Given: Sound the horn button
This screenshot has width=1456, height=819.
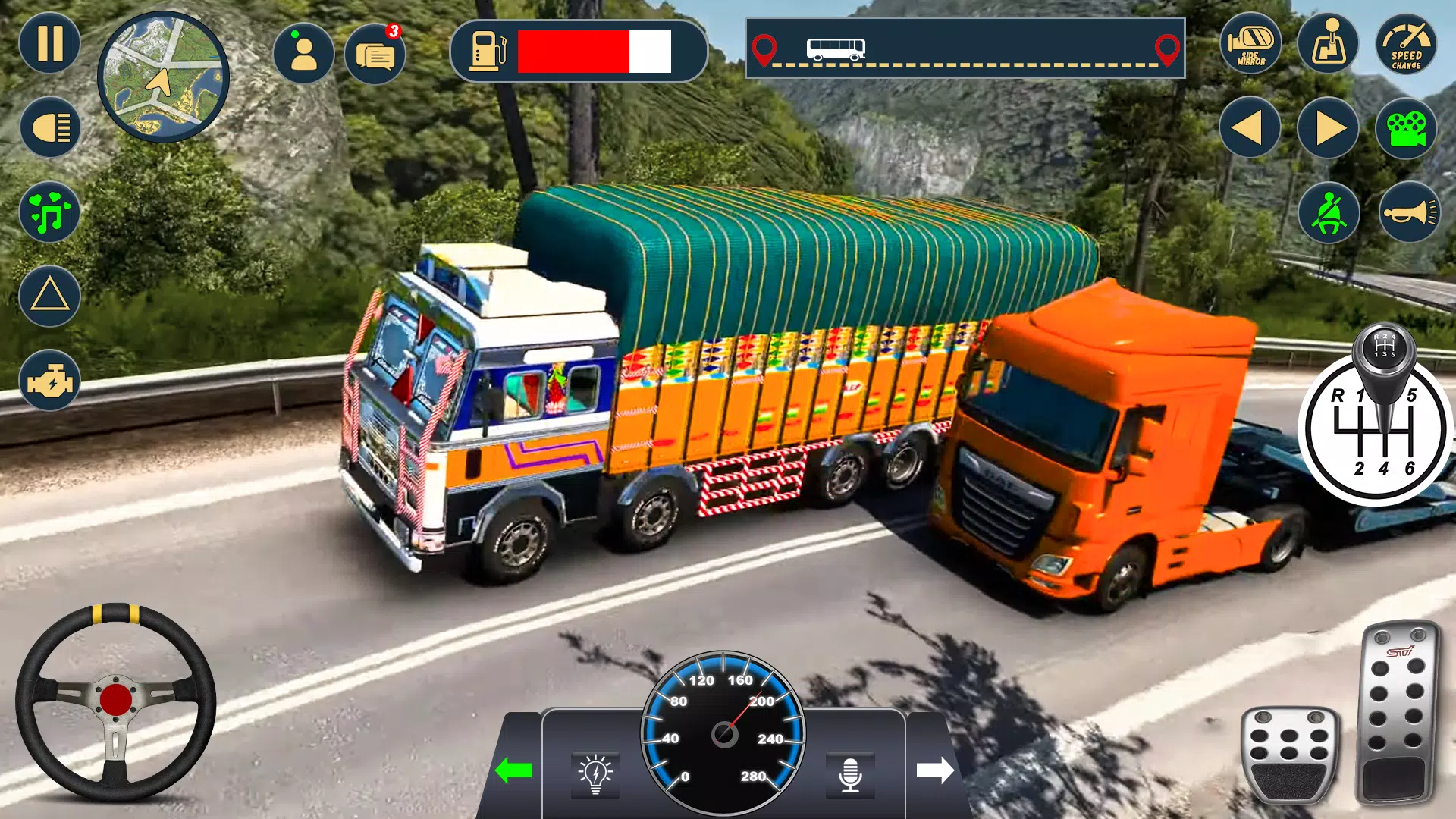Looking at the screenshot, I should tap(1409, 213).
